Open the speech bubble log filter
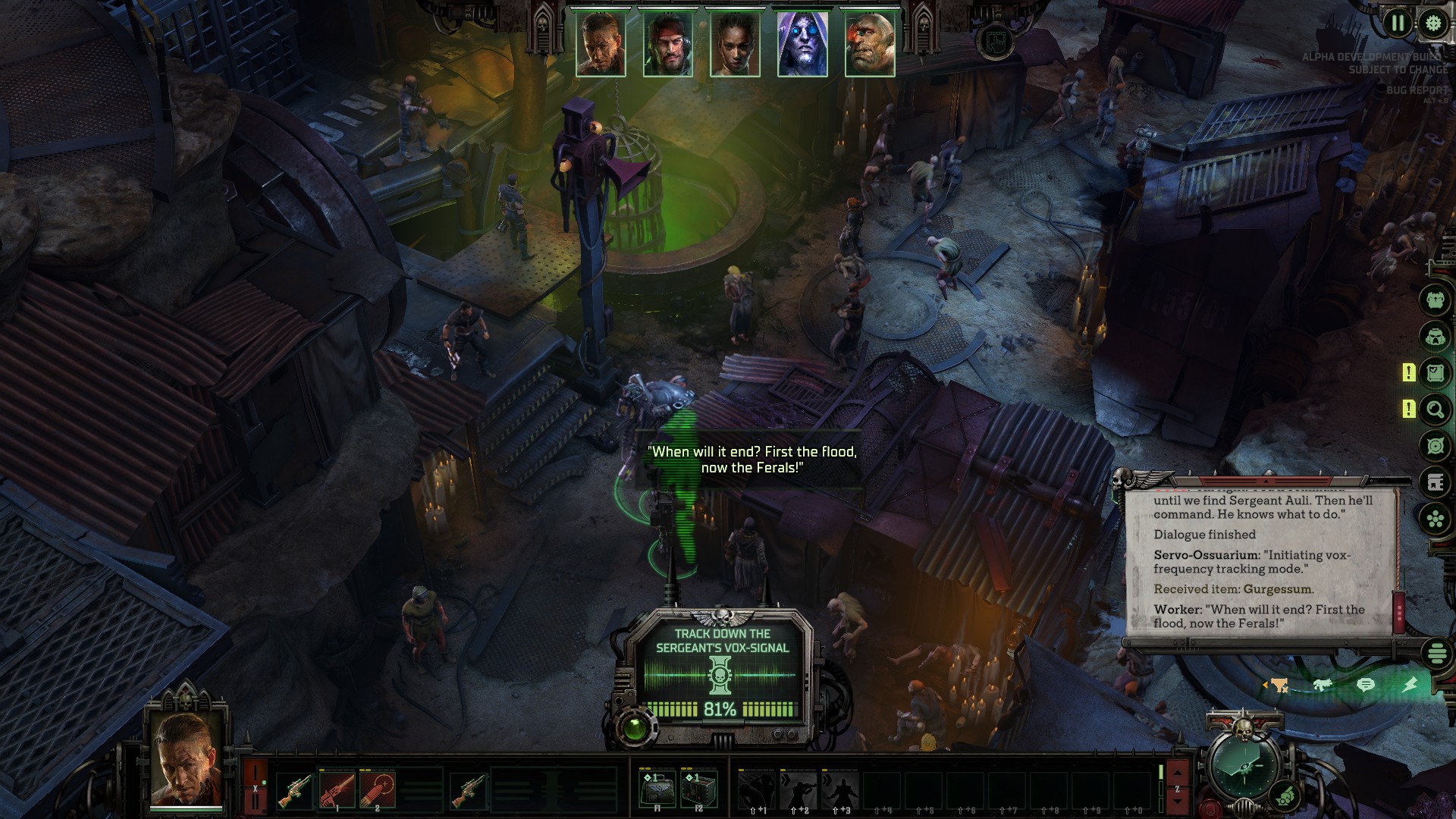 (1365, 685)
